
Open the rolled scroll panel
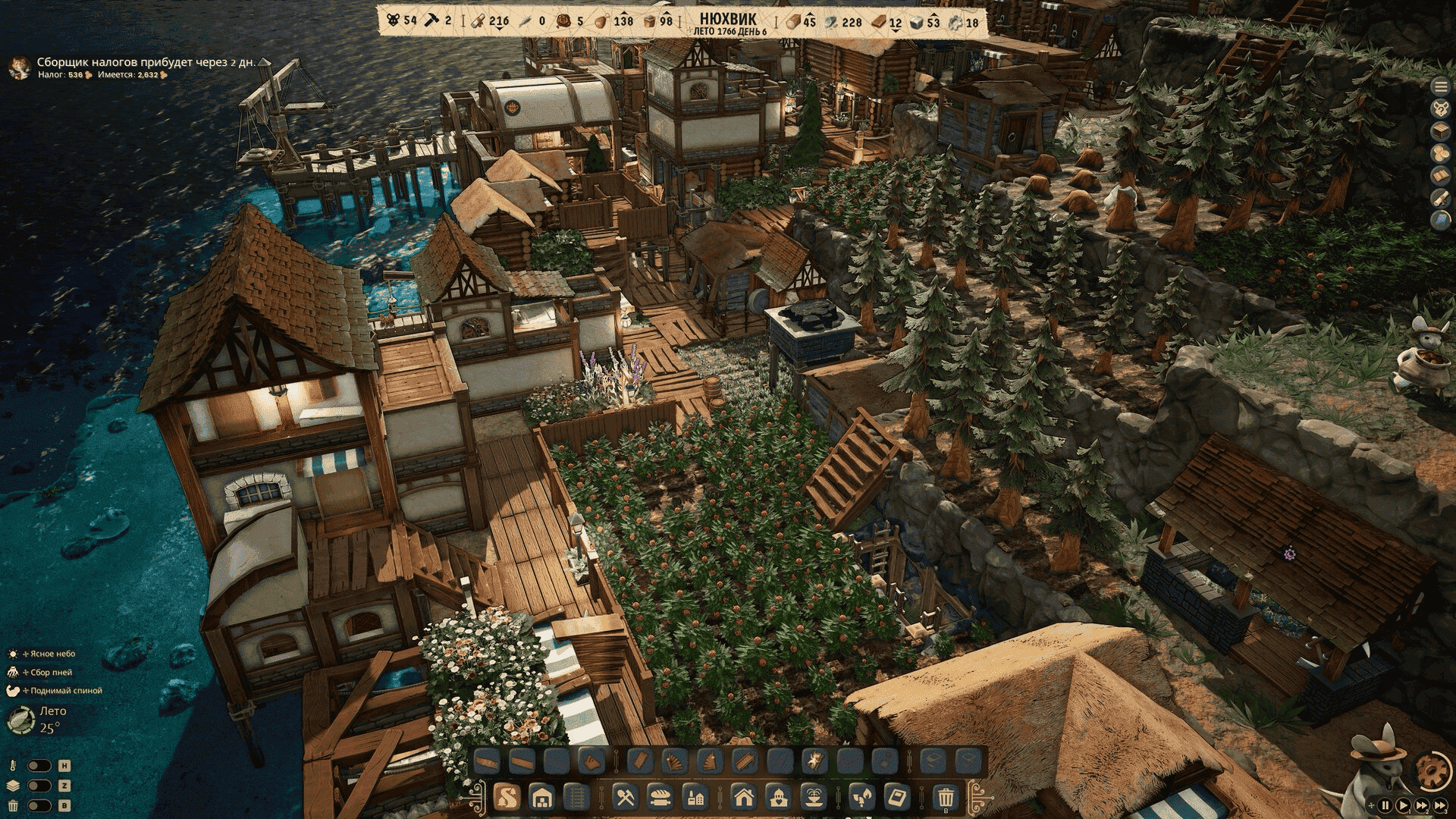tap(1440, 197)
